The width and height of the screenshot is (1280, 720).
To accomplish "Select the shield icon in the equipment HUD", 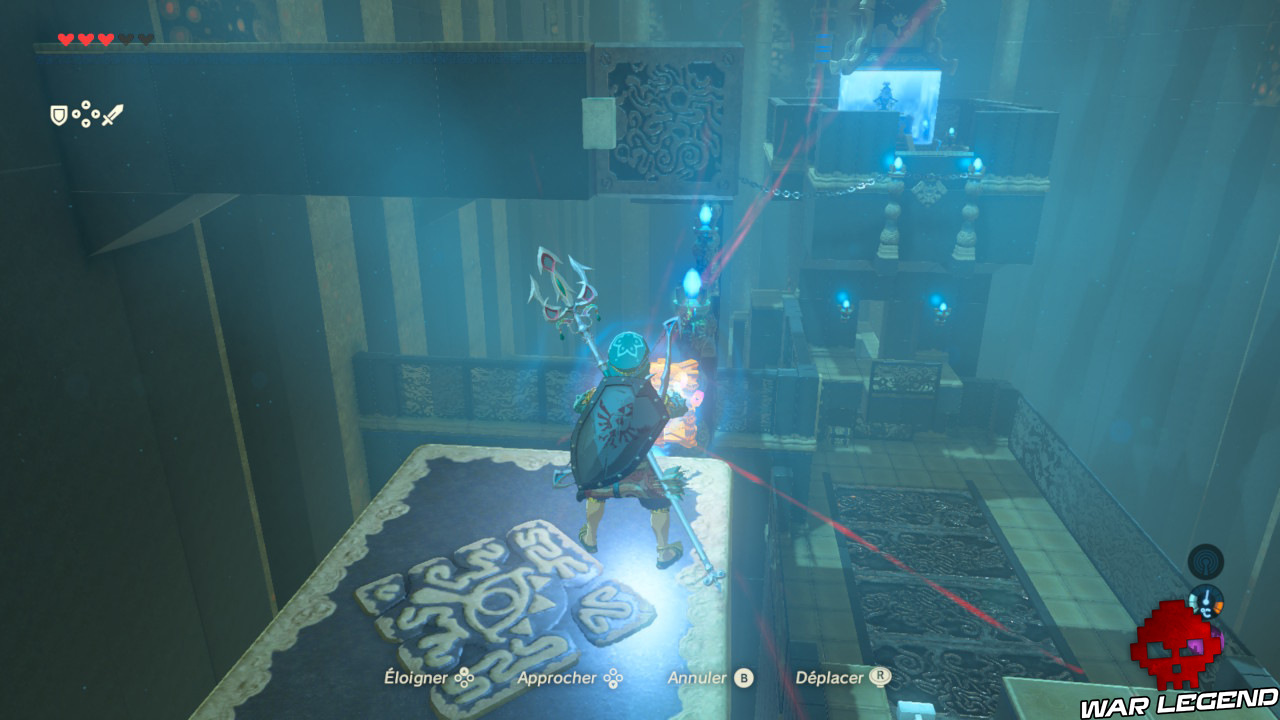I will tap(58, 114).
